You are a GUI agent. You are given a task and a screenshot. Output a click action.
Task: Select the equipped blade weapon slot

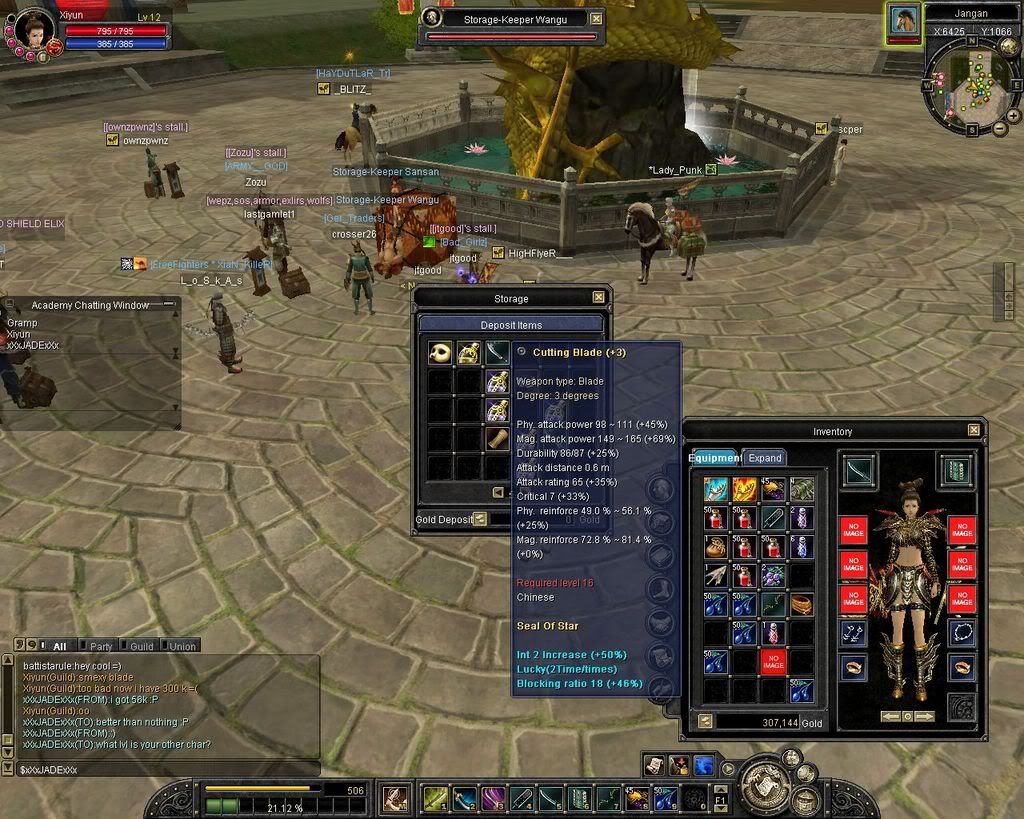pyautogui.click(x=858, y=469)
